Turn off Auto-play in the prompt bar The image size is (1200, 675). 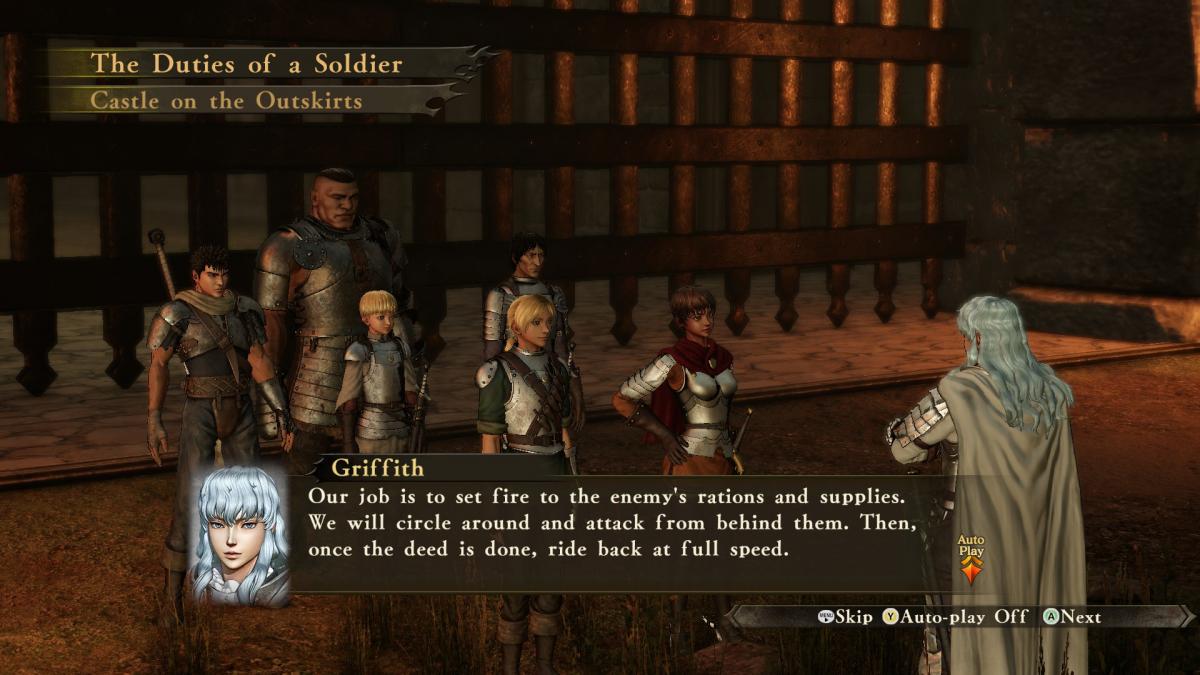click(955, 617)
